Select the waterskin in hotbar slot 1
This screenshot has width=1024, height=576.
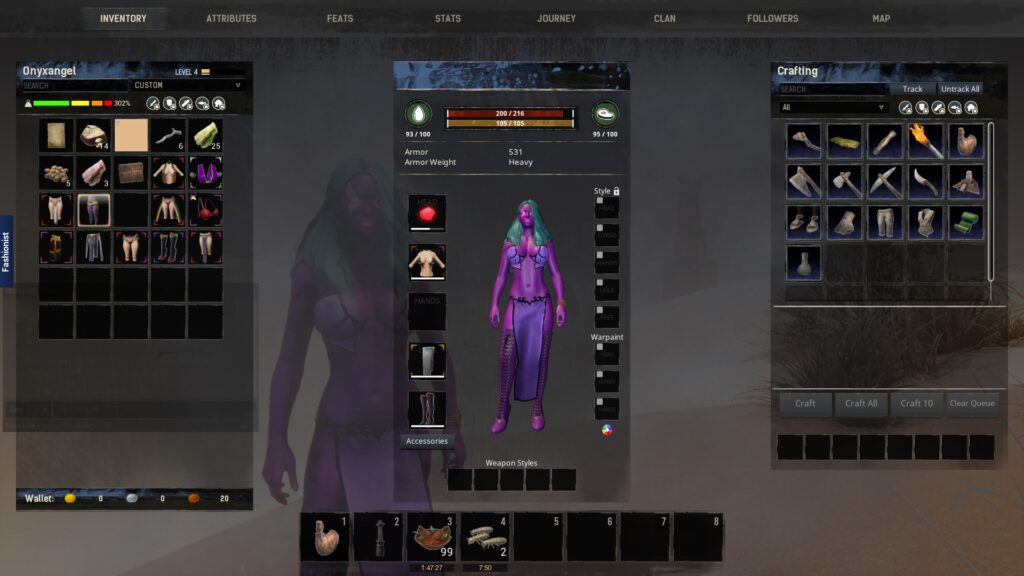click(x=325, y=538)
